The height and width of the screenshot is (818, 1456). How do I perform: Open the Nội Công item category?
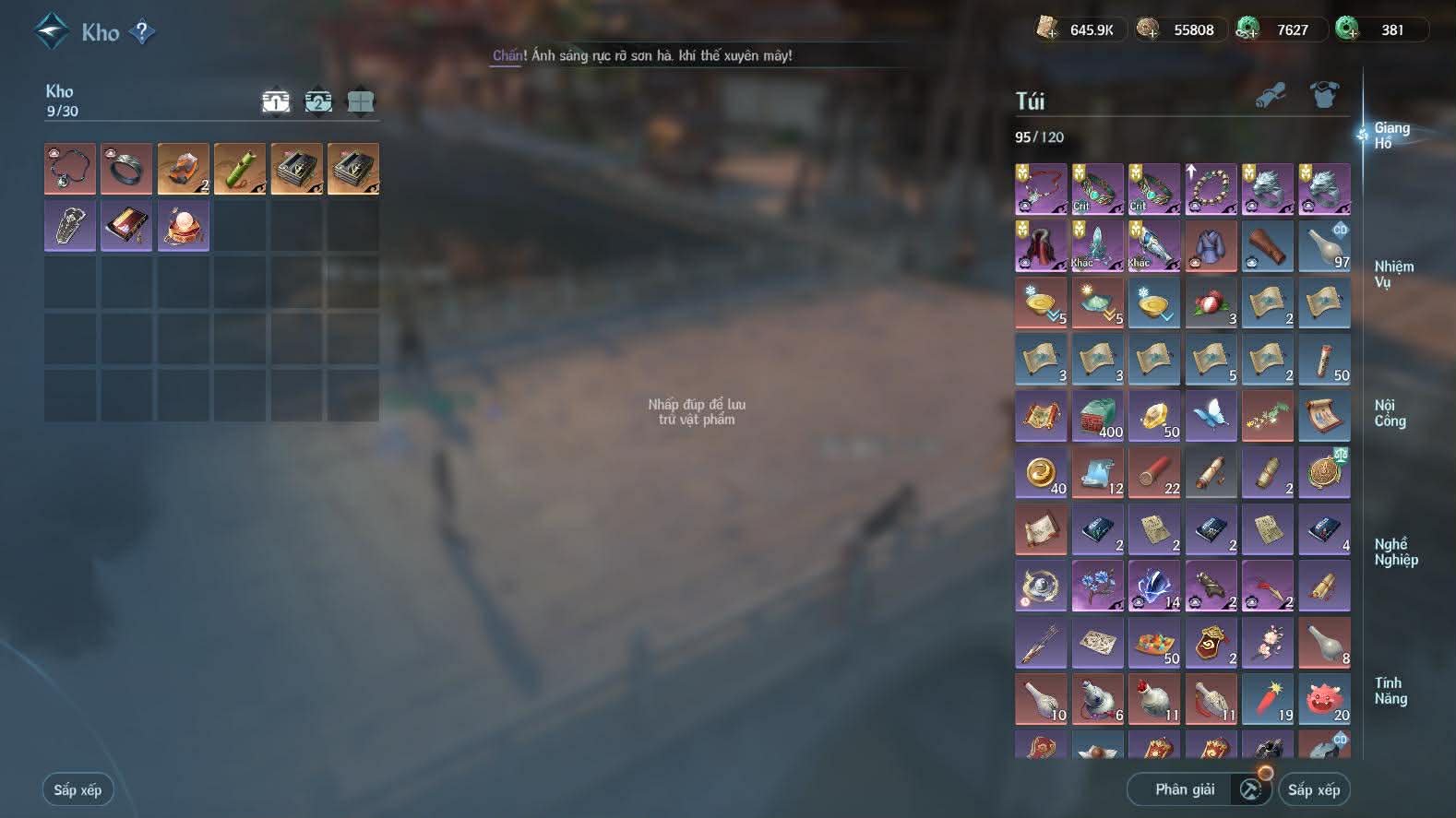tap(1393, 413)
